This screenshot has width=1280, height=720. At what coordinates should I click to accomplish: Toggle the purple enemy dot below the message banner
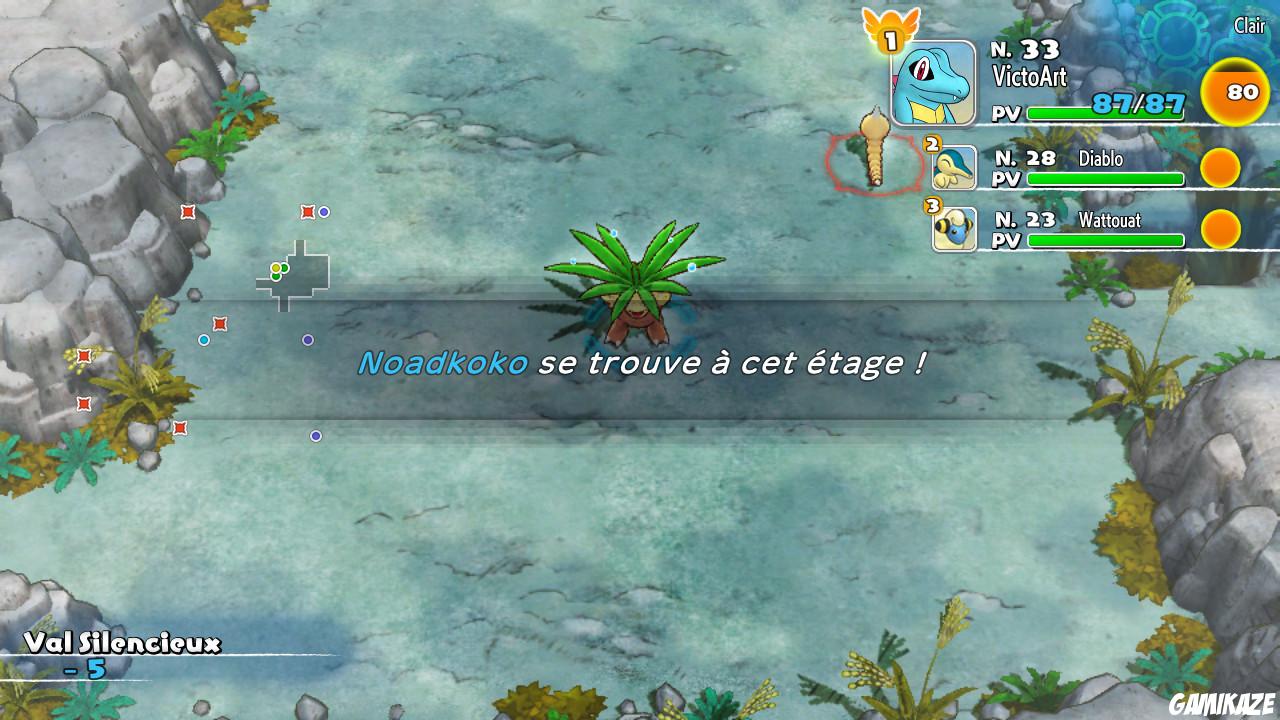317,434
